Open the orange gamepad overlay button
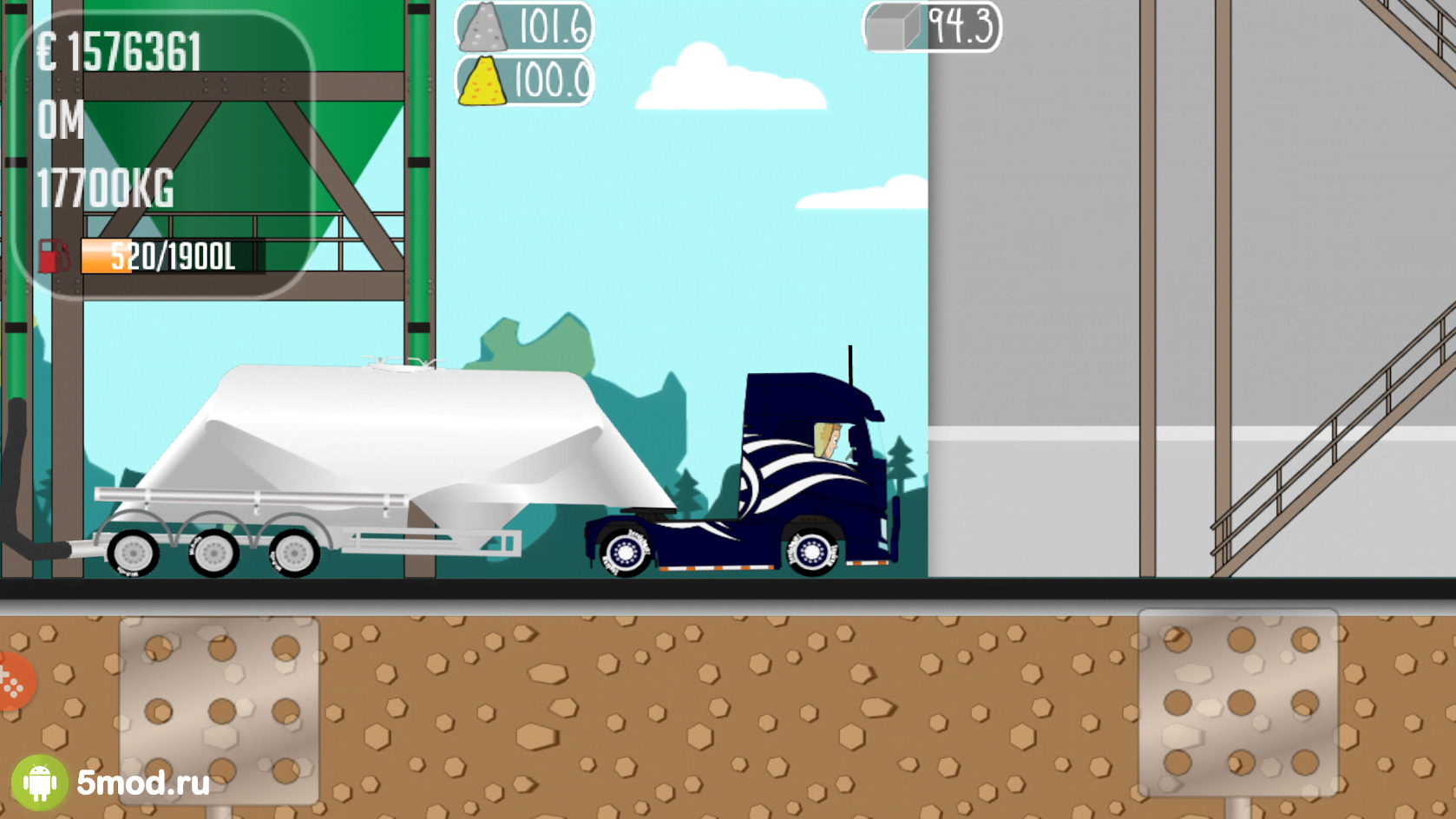The height and width of the screenshot is (819, 1456). 12,682
